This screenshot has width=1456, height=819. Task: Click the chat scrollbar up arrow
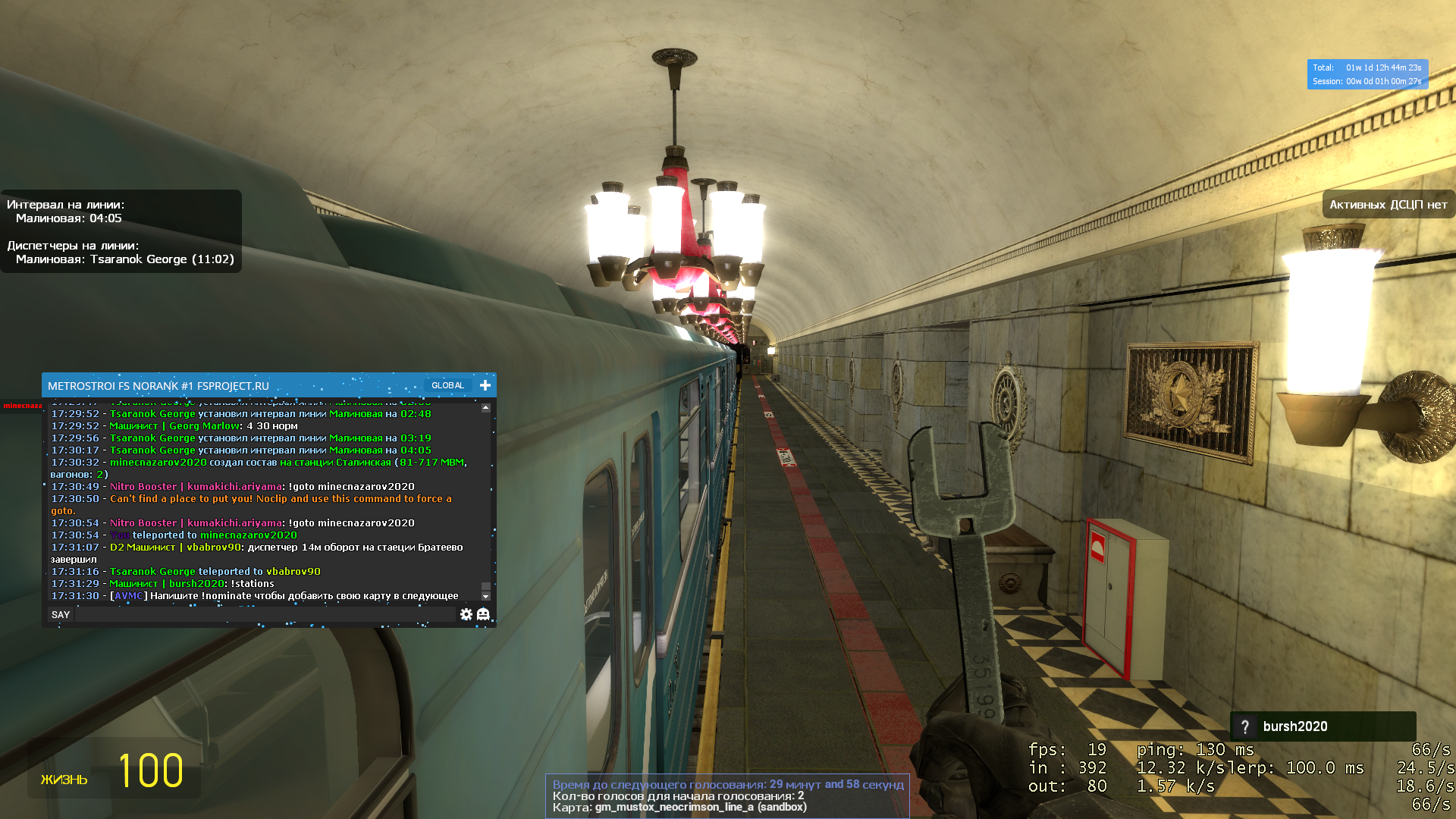coord(485,407)
